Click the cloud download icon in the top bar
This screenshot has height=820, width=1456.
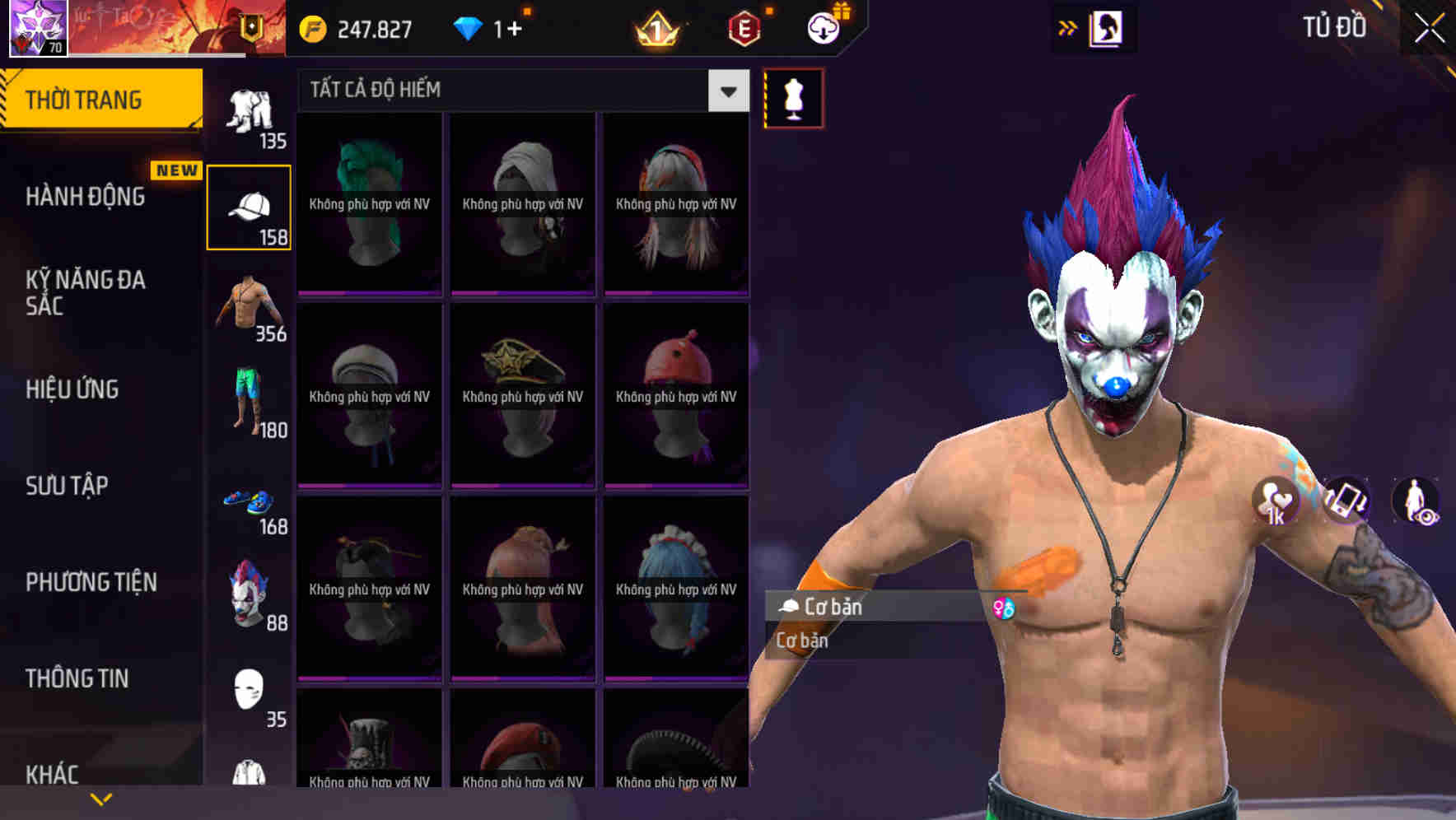coord(822,27)
